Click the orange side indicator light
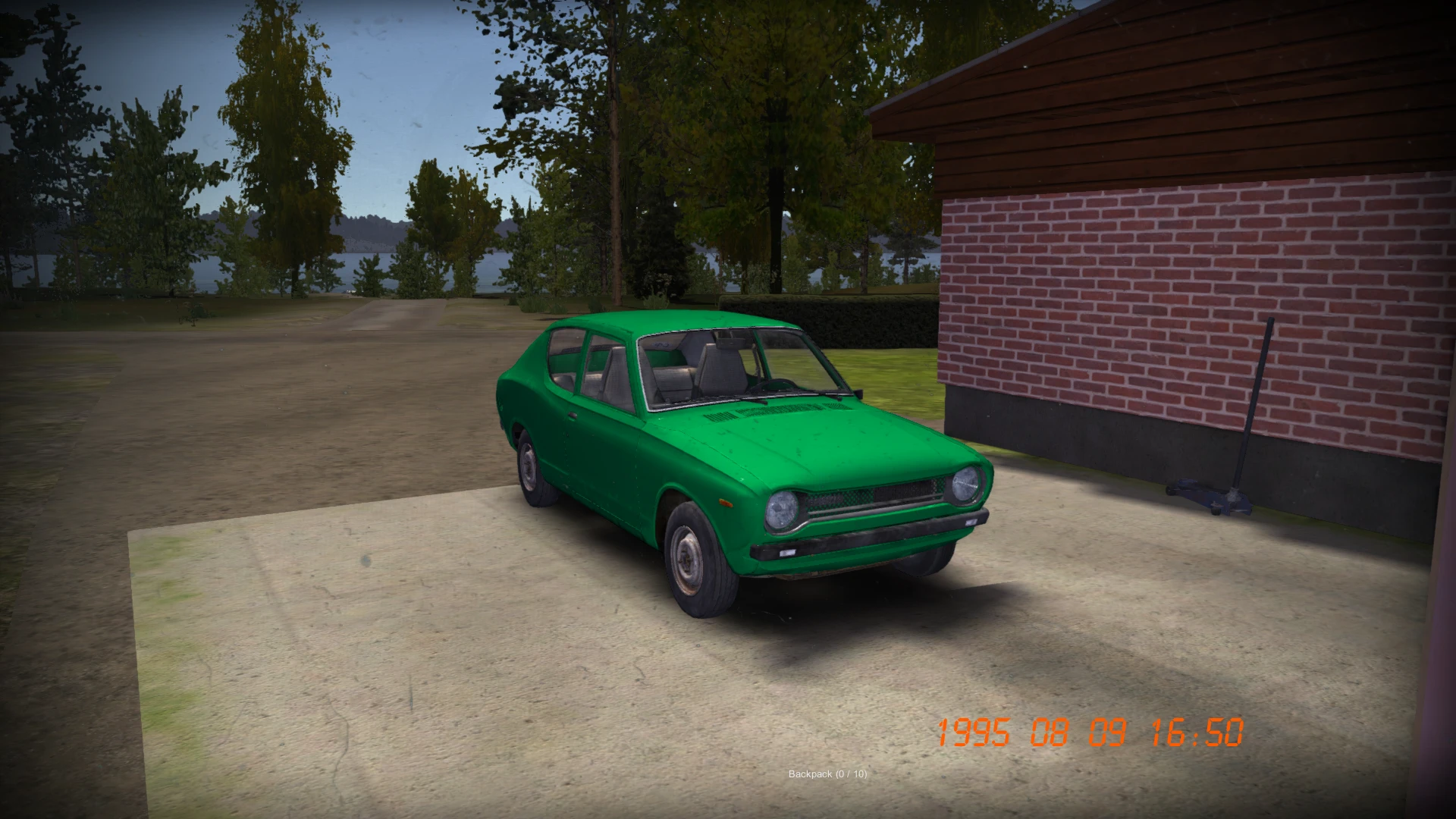 (726, 502)
